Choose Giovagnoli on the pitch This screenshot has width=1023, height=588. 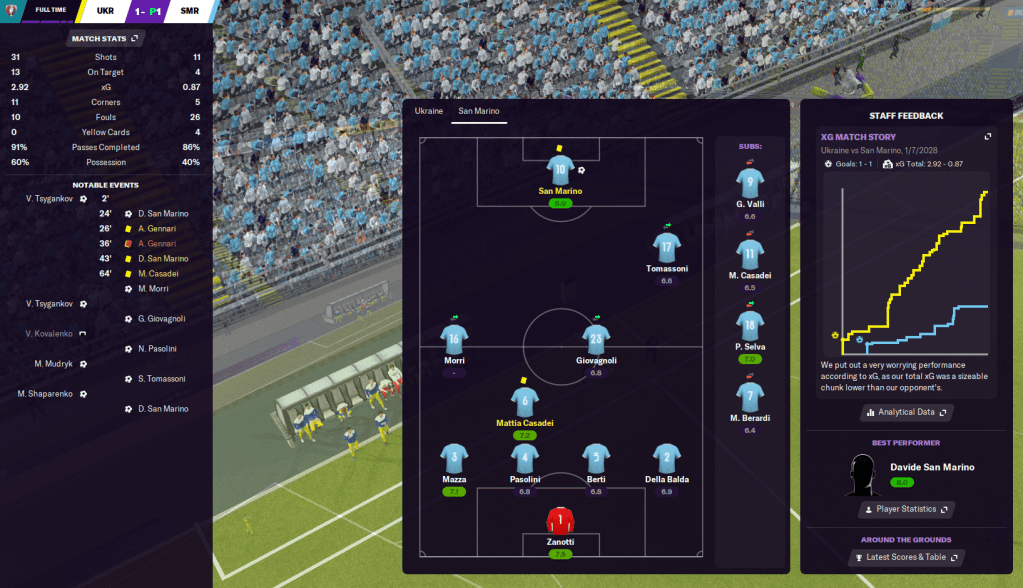596,338
